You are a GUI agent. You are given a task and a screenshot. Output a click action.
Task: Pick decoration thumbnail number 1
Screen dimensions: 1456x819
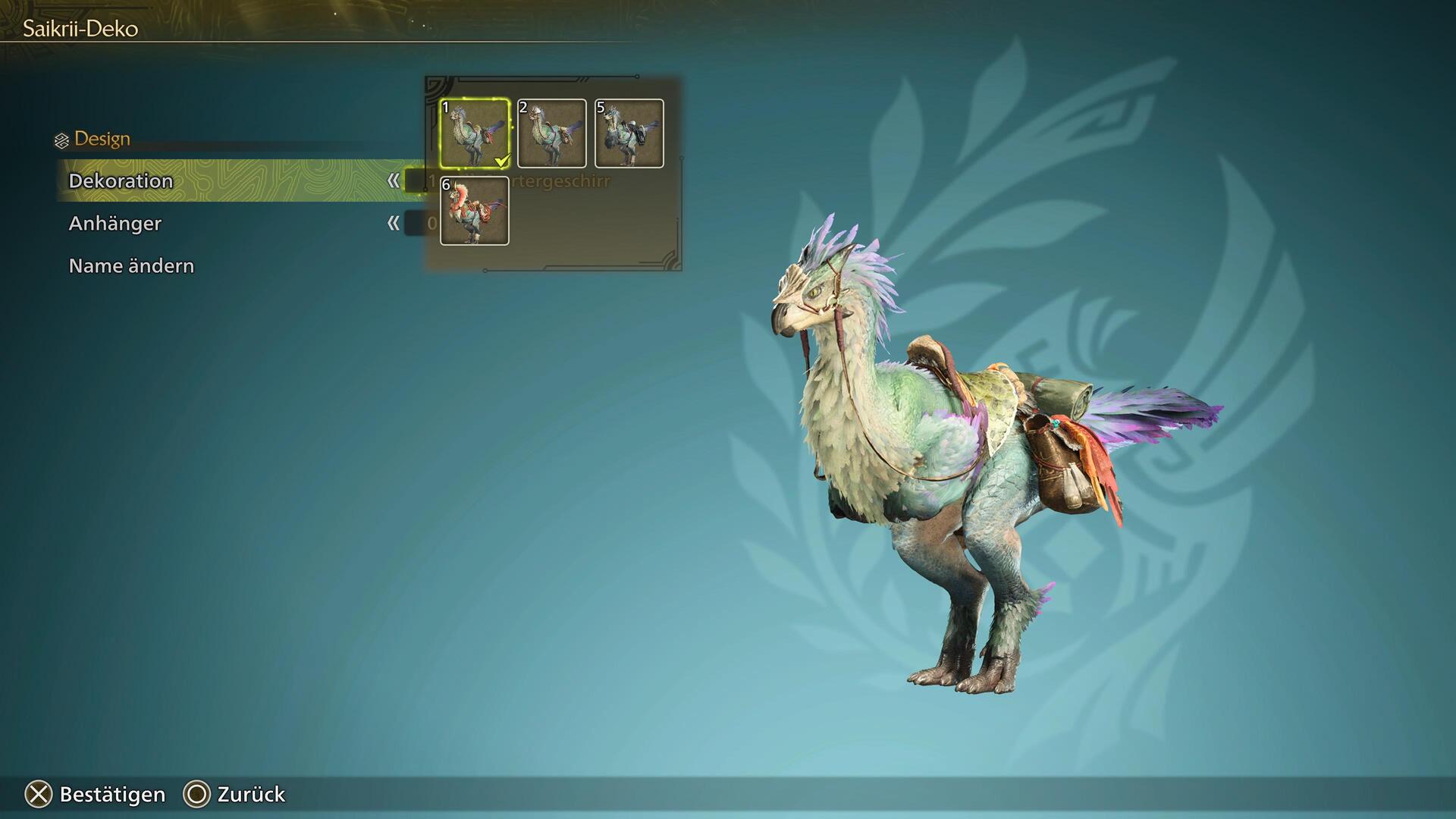475,133
